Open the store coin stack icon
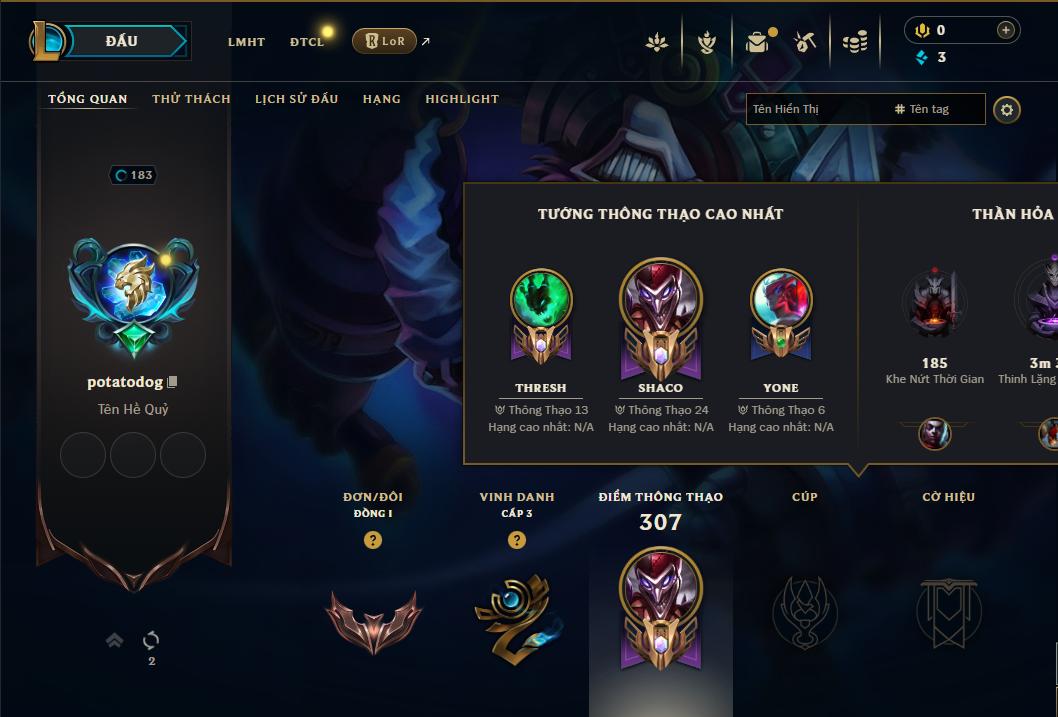Image resolution: width=1058 pixels, height=717 pixels. click(854, 42)
